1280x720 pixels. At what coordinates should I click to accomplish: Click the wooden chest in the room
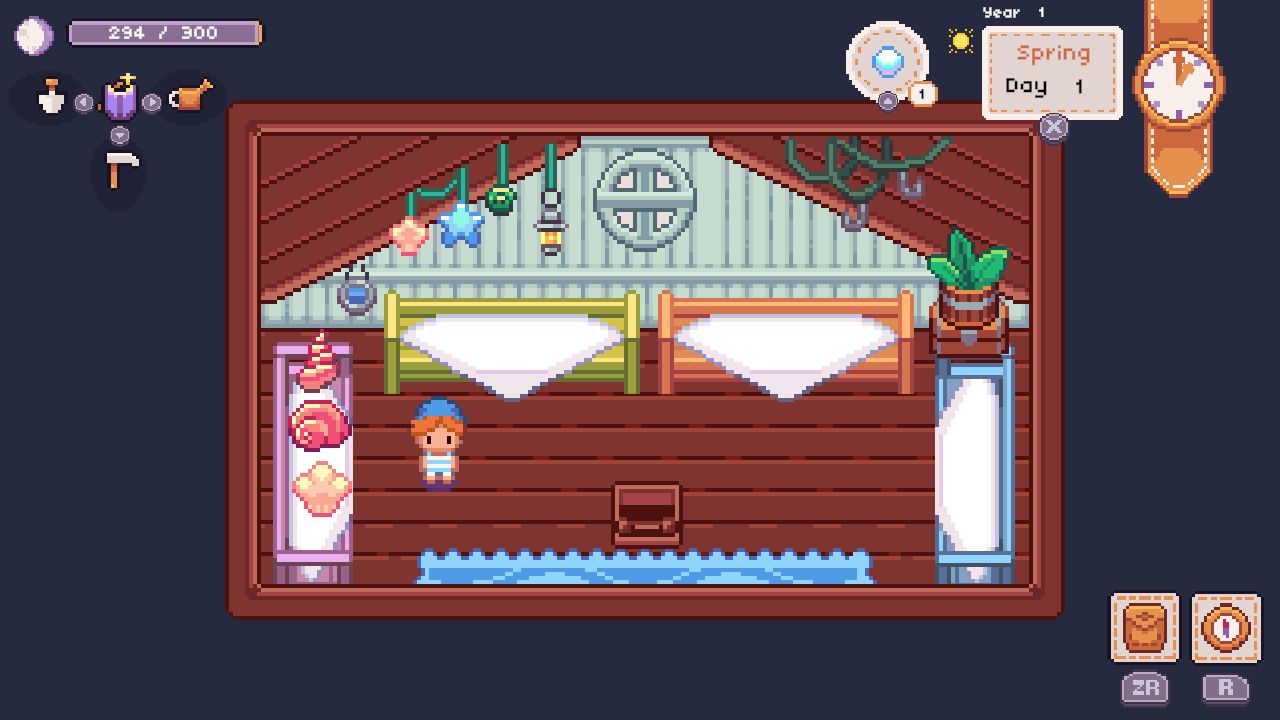pos(646,512)
